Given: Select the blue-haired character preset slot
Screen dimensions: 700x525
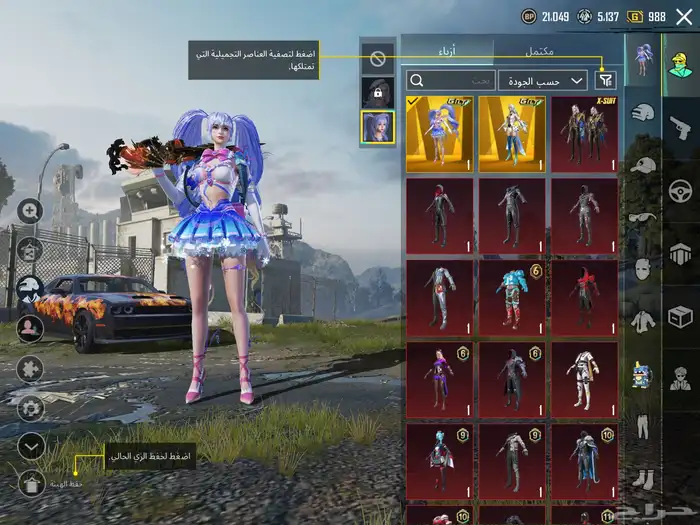Looking at the screenshot, I should click(x=378, y=126).
